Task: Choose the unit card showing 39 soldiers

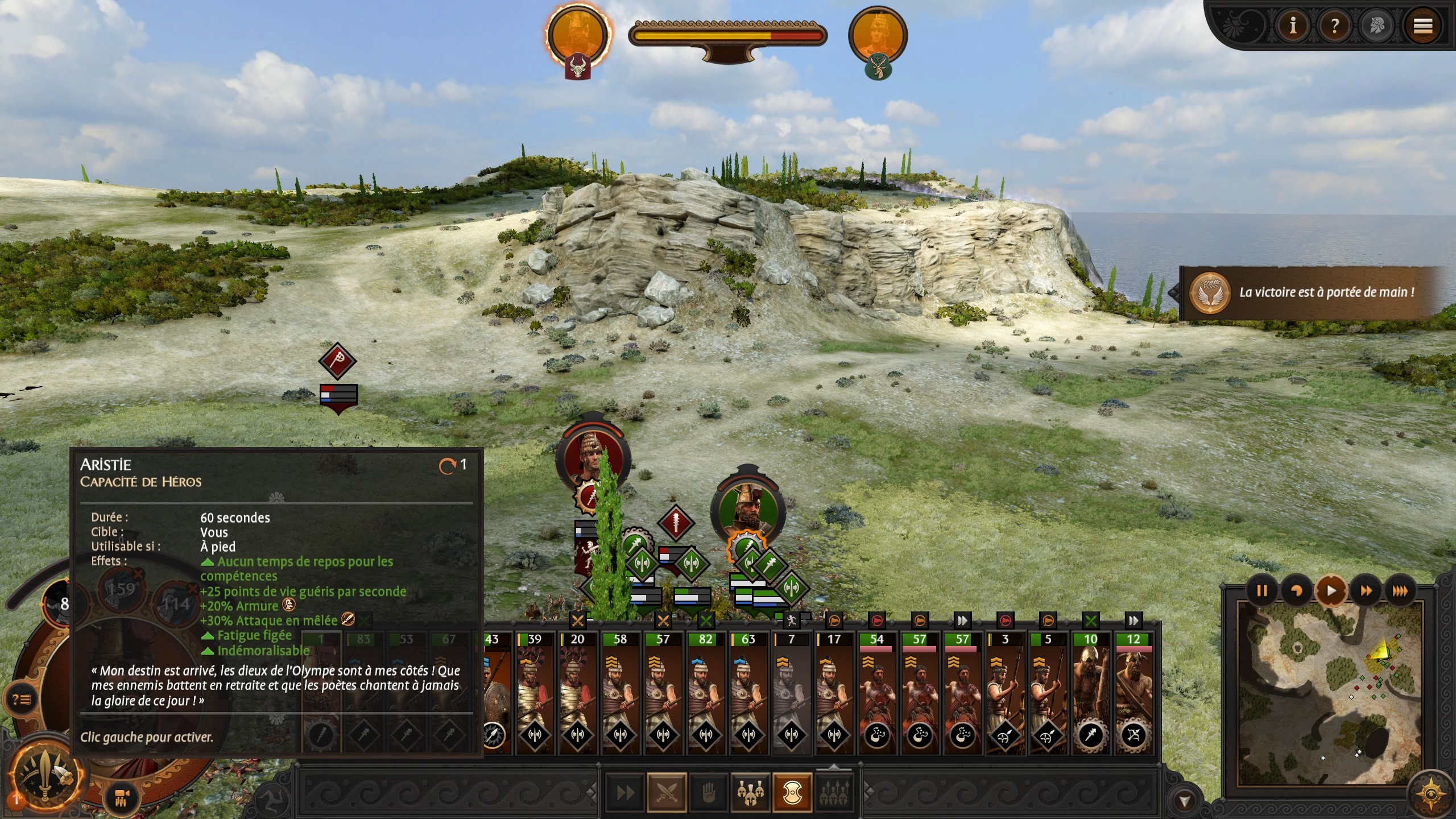Action: 535,693
